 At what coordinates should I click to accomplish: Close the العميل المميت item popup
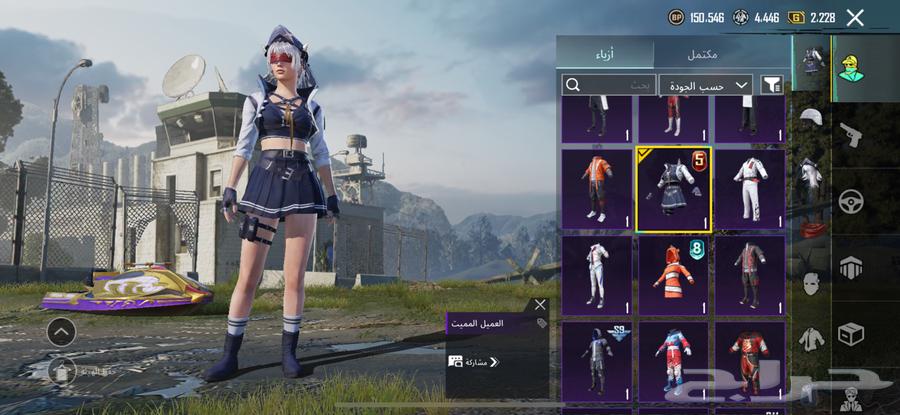tap(540, 304)
